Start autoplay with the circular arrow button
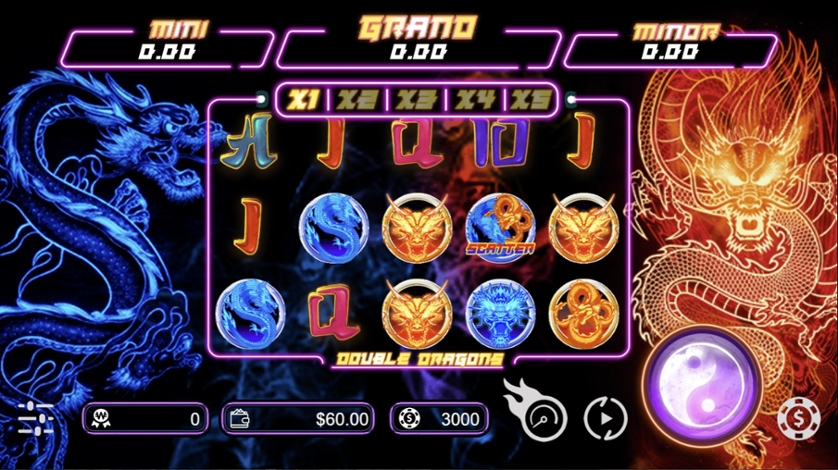838x470 pixels. 604,418
